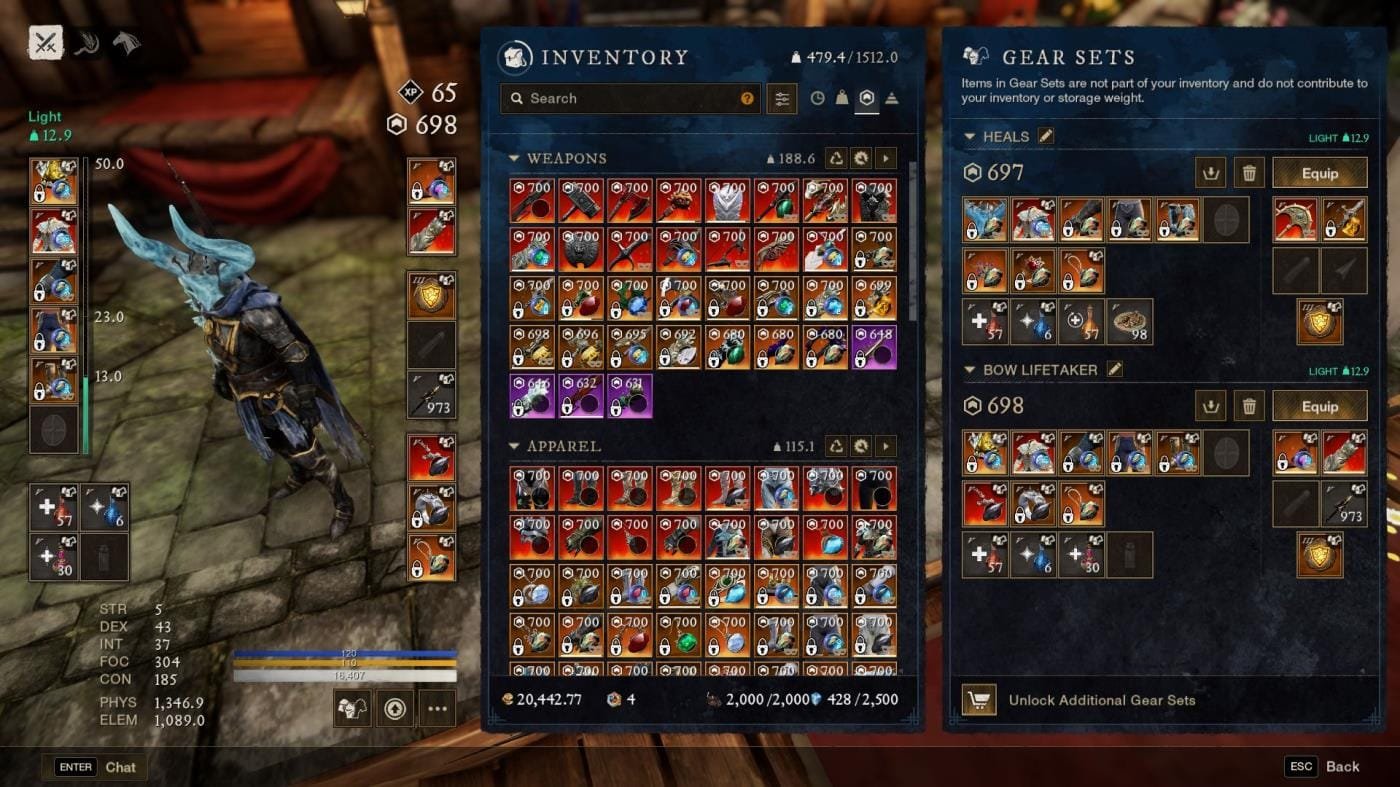This screenshot has height=787, width=1400.
Task: Rename the HEALS set with pencil icon
Action: tap(1046, 136)
